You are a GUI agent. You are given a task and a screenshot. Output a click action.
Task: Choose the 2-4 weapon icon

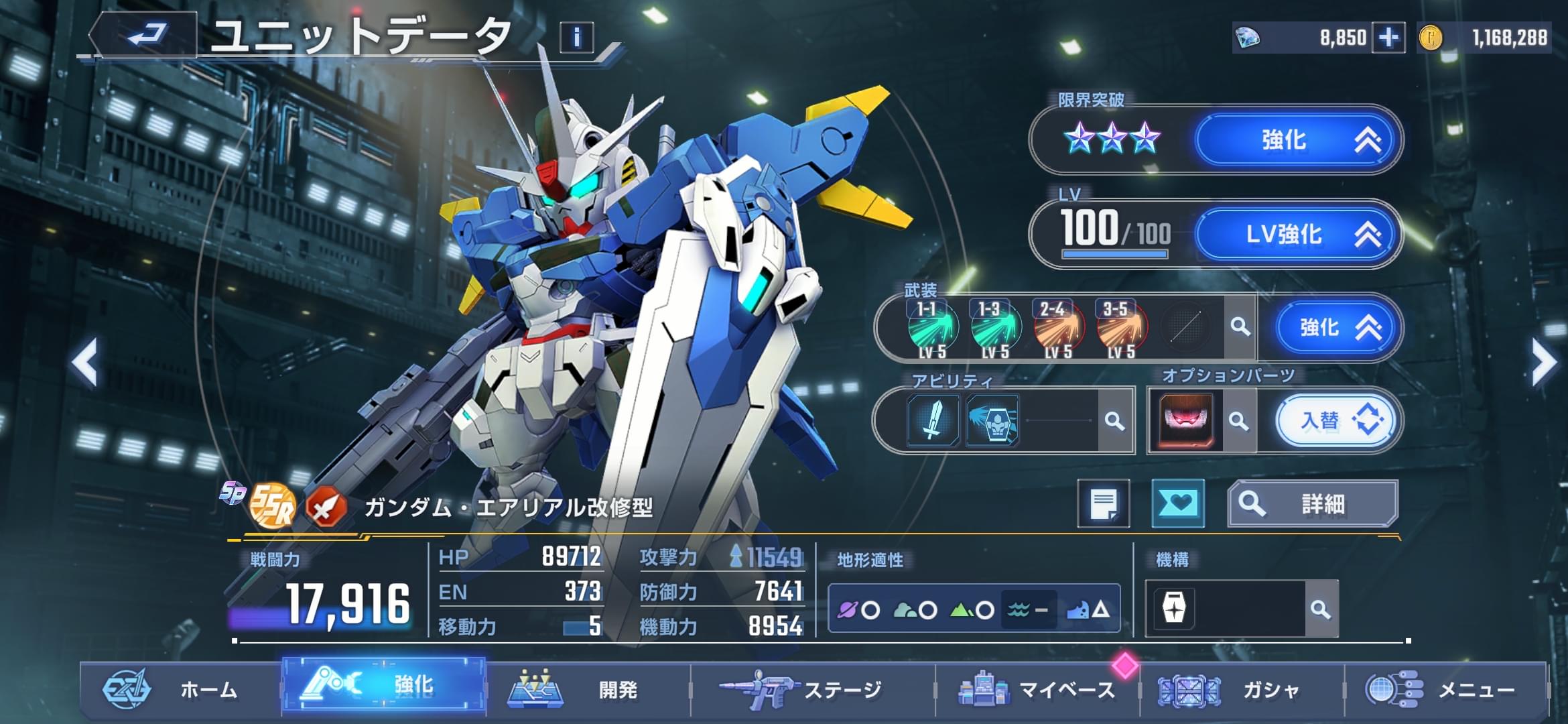click(x=1058, y=328)
